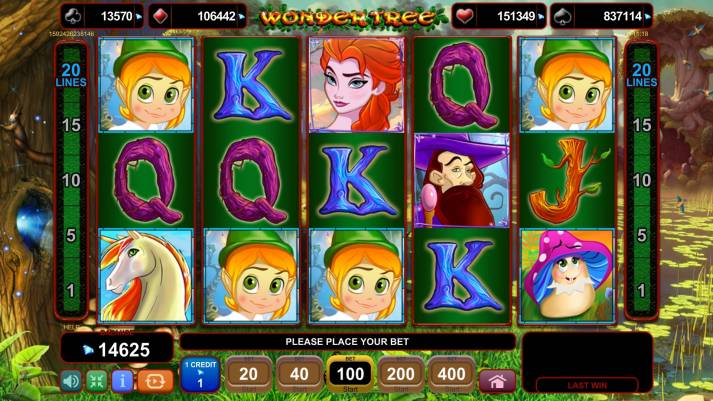
Task: Change the 1 credit denomination
Action: 201,375
